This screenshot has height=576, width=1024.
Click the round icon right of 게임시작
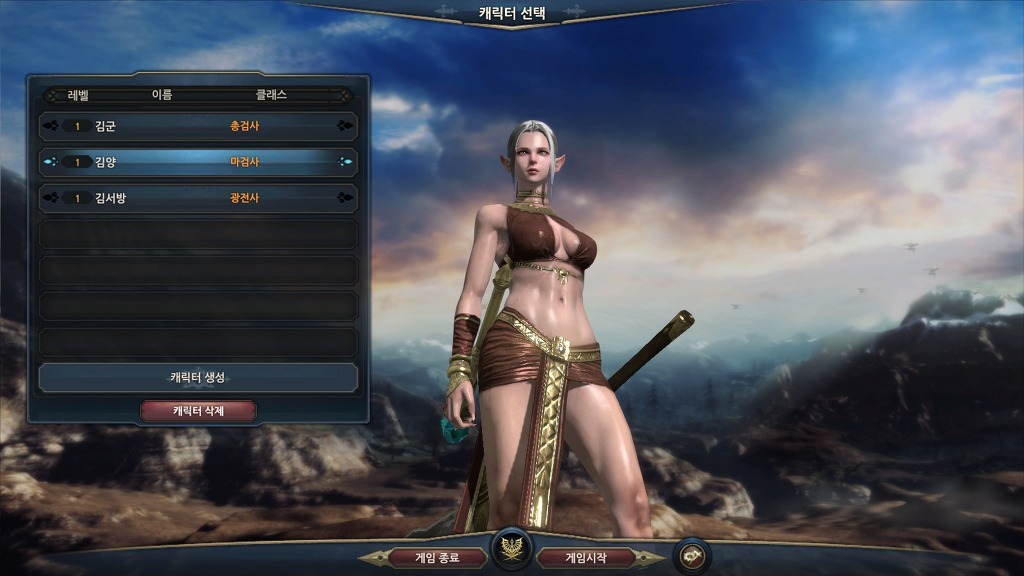point(692,556)
